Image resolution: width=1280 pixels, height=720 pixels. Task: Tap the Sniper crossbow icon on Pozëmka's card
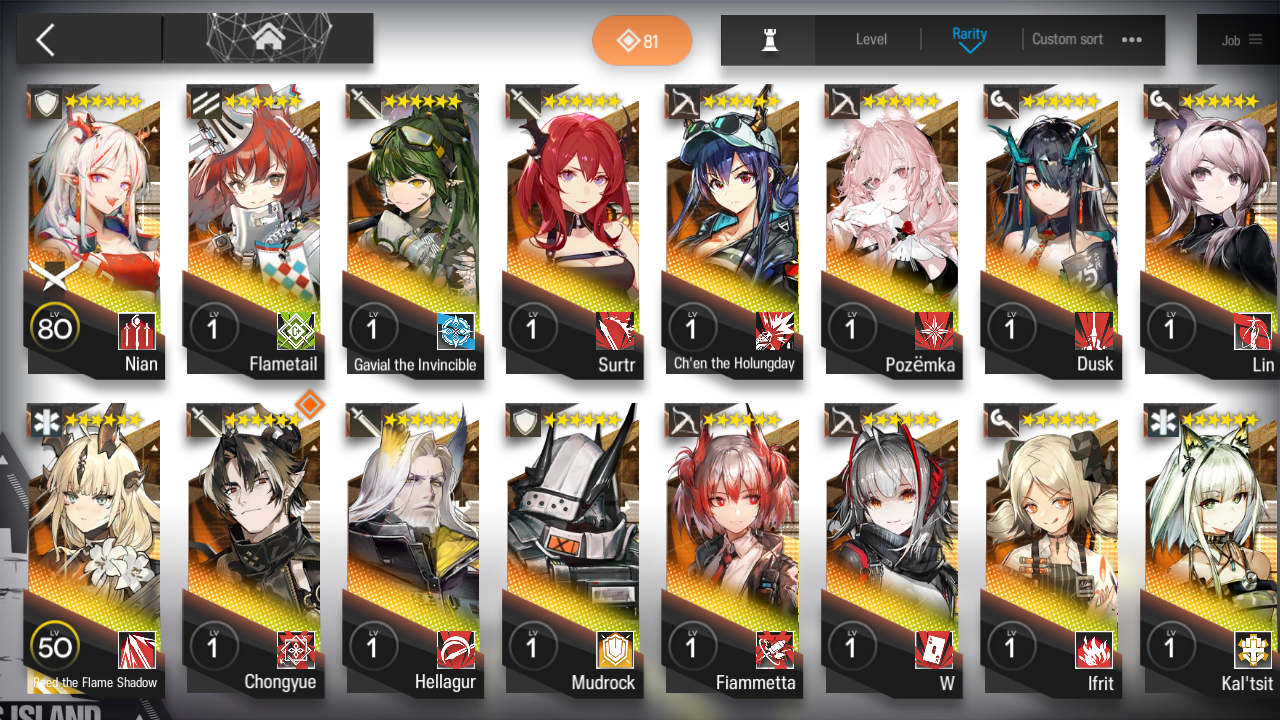point(845,100)
